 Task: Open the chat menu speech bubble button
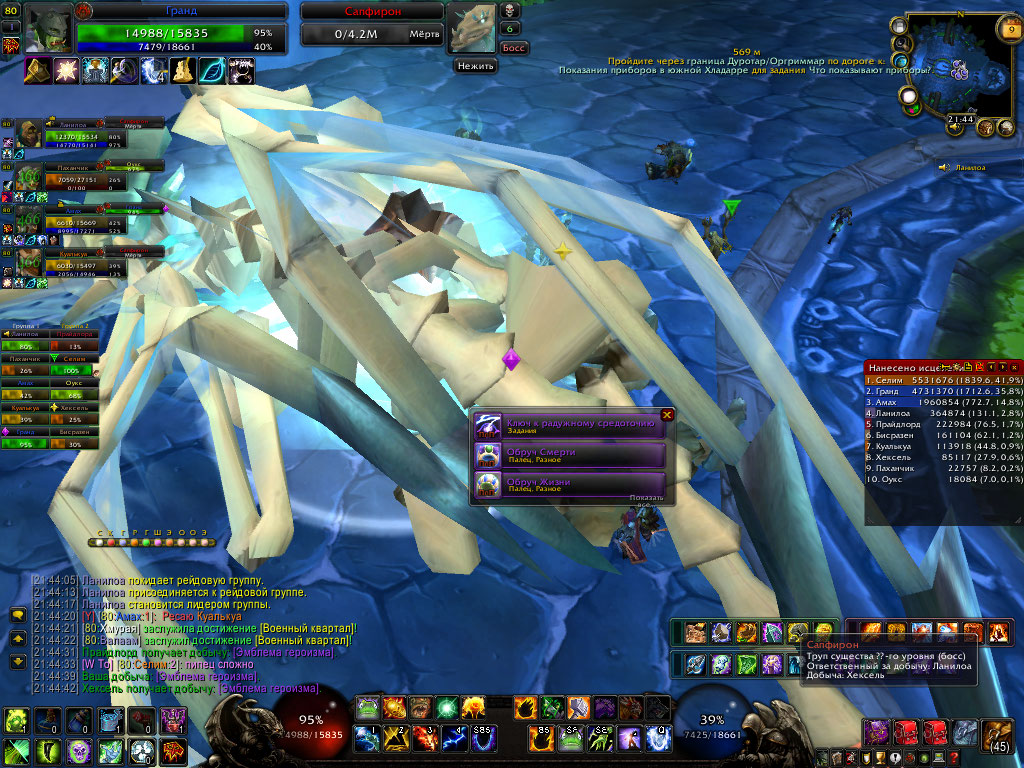(x=17, y=614)
